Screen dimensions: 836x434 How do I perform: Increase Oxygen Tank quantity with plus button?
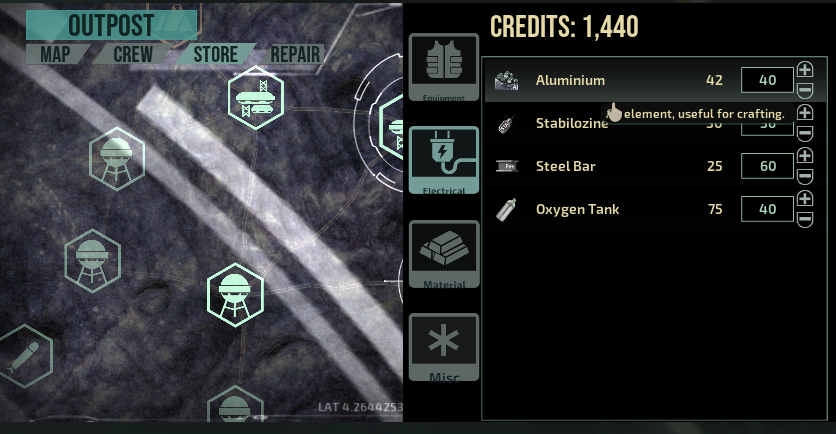(x=806, y=200)
